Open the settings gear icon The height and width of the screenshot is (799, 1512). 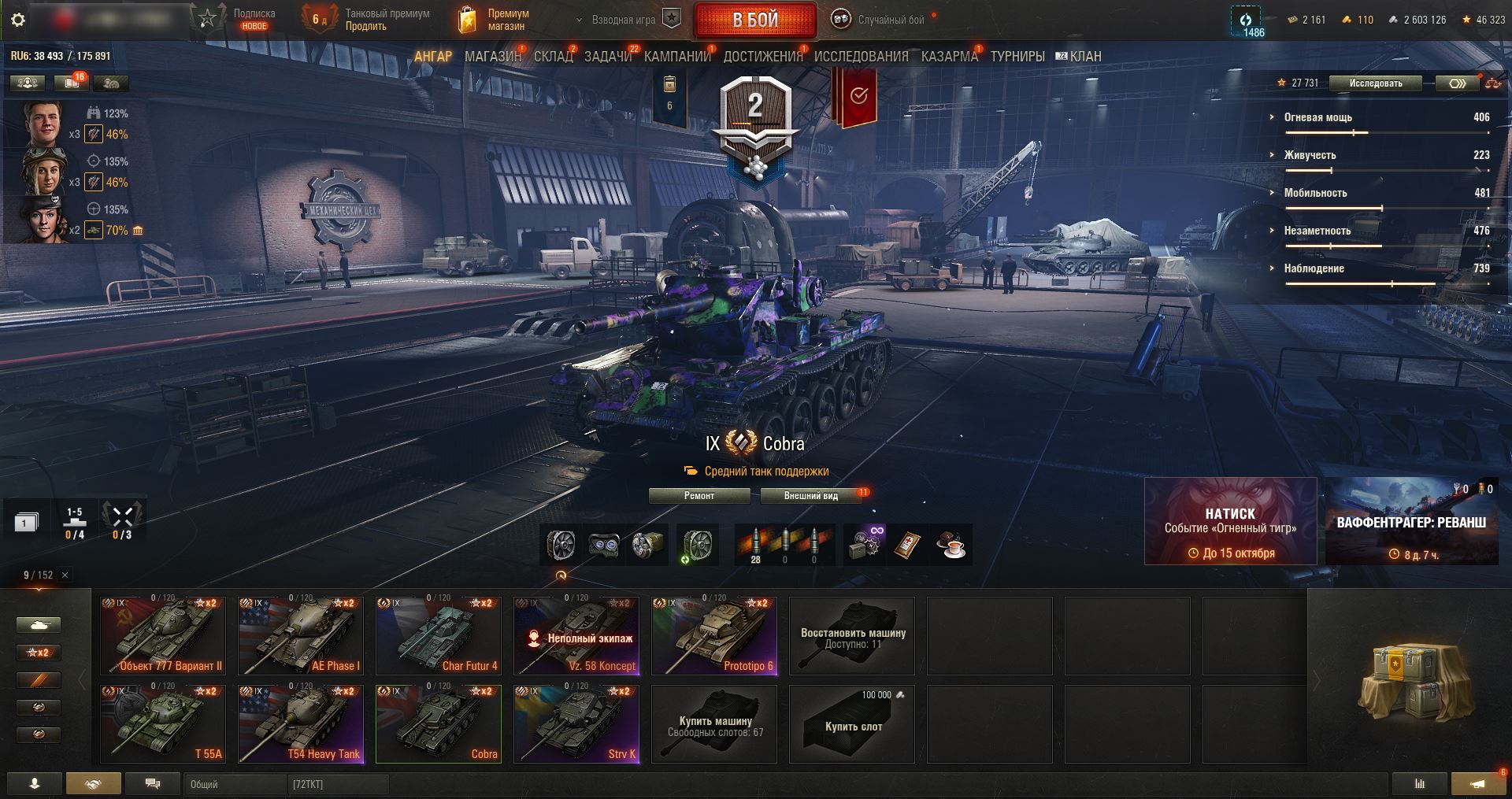coord(18,20)
